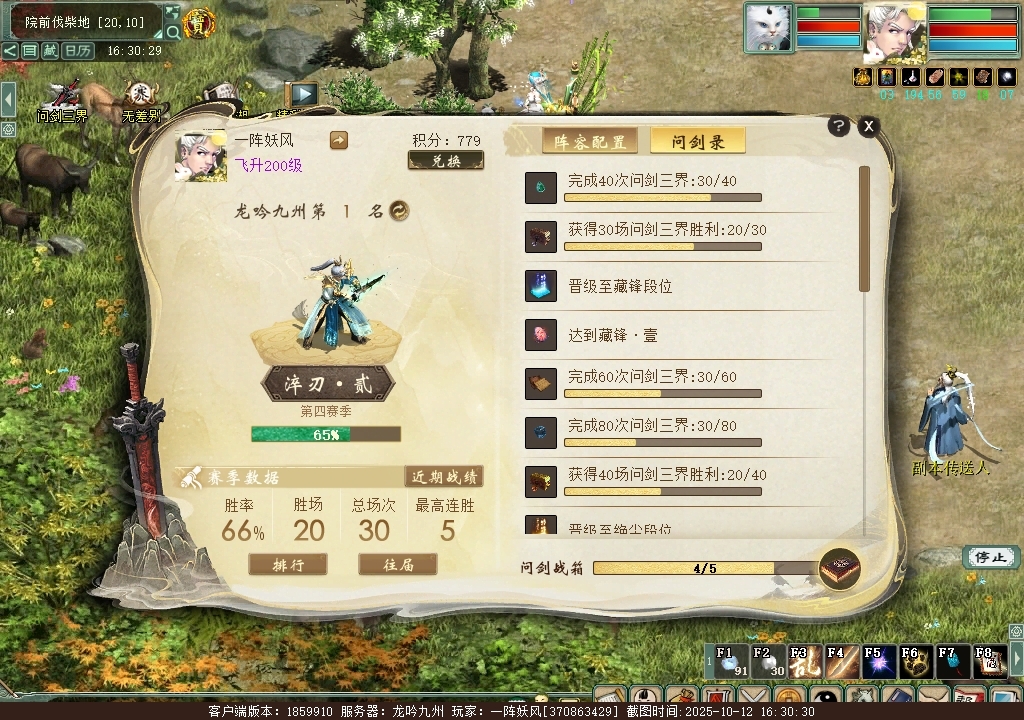
Task: Open the 问剑战箱 reward chest
Action: tap(839, 569)
